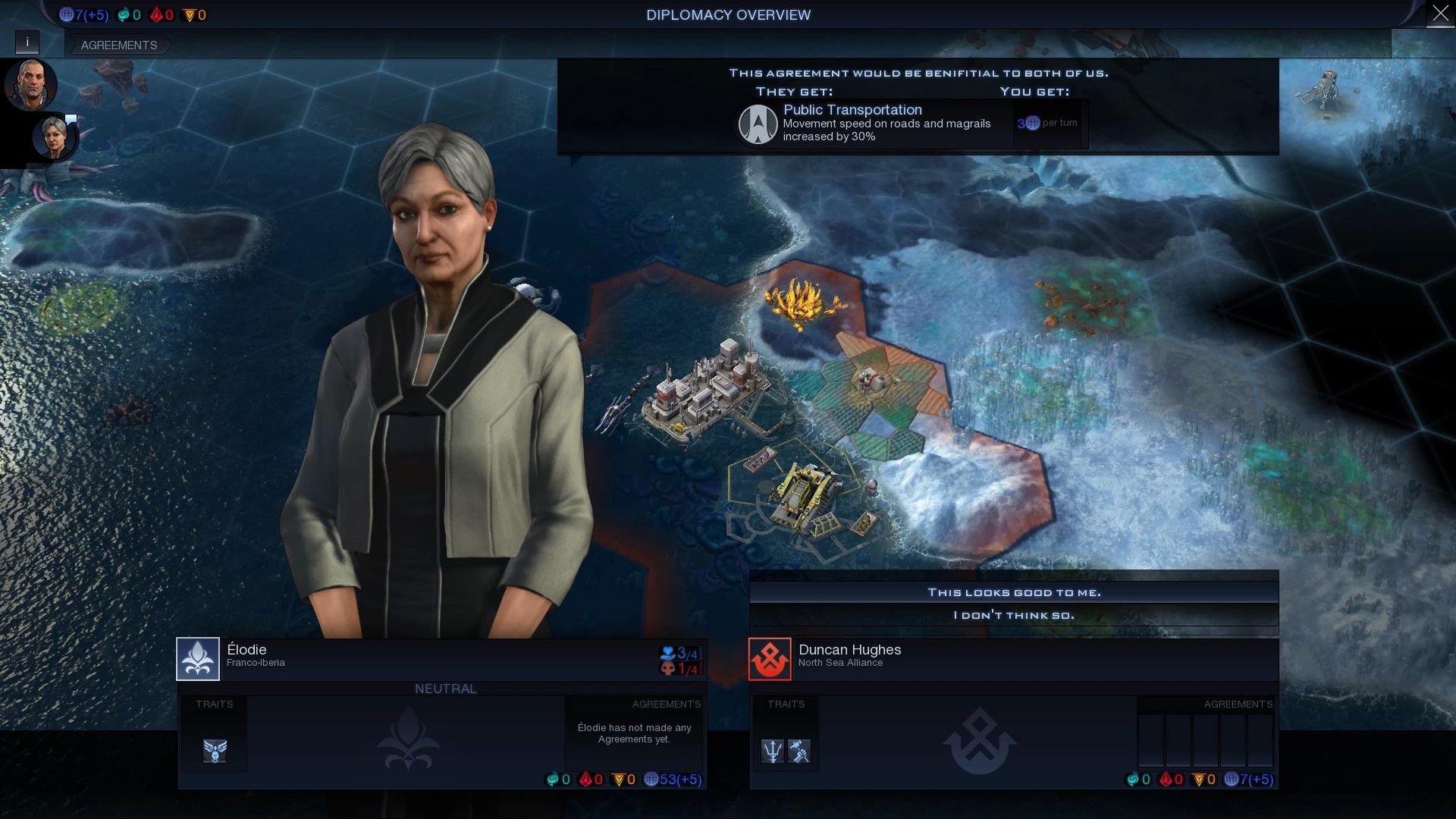Close the Diplomacy Overview screen
Screen dimensions: 1456x819
[1440, 14]
